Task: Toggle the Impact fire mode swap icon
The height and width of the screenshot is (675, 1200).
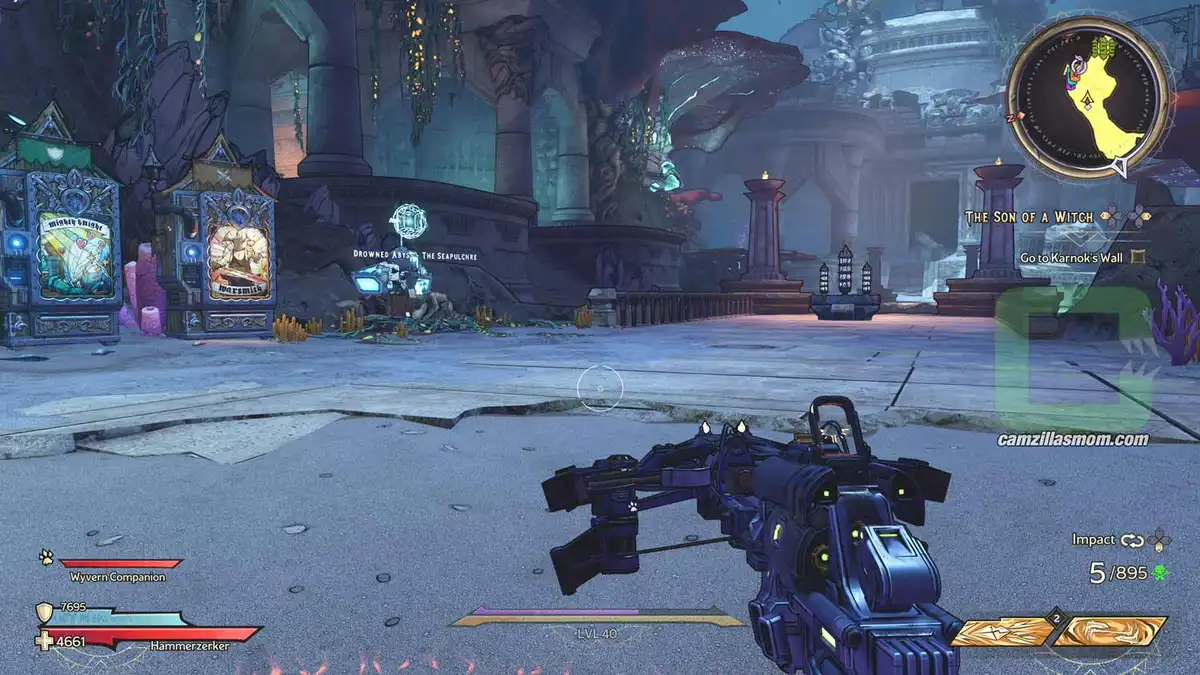Action: 1132,540
